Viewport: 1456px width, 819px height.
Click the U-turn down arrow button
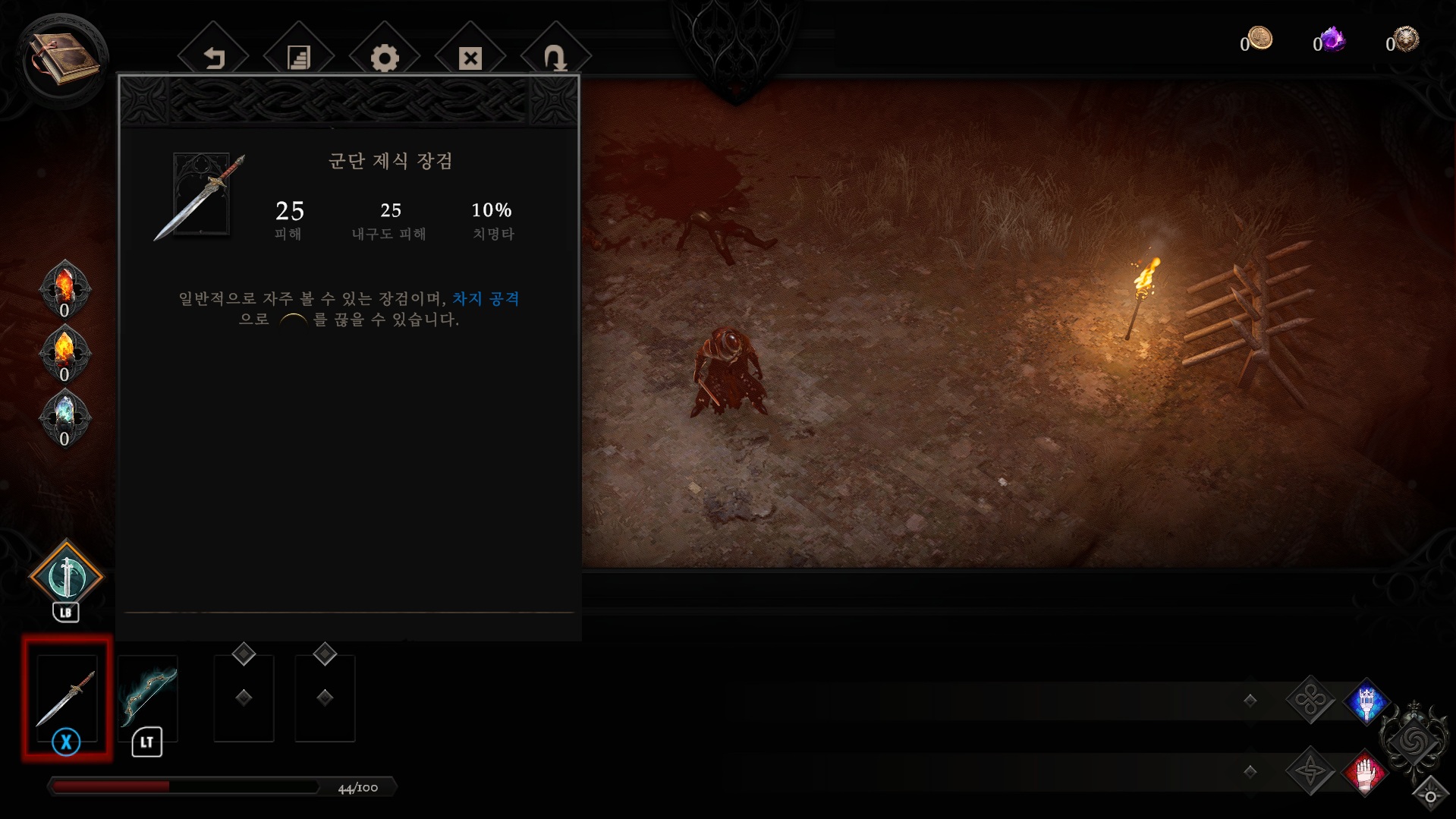tap(555, 58)
